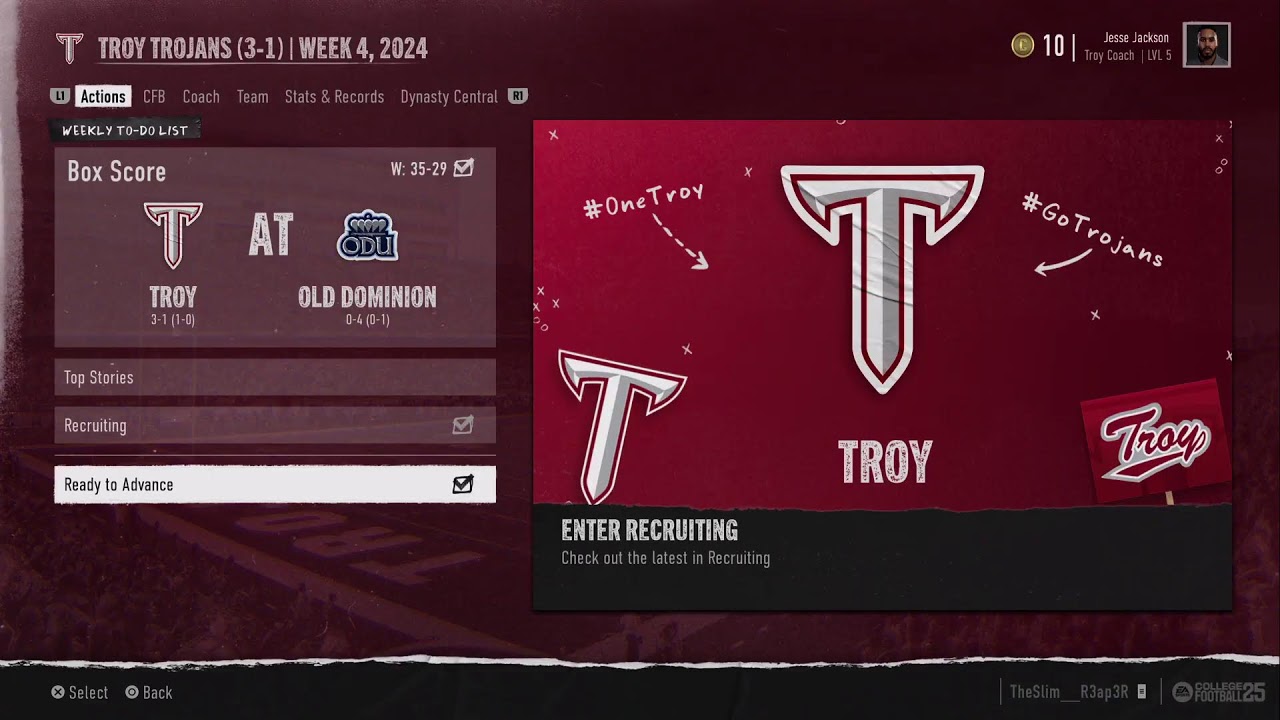Screen dimensions: 1280x720
Task: Click the Ready to Advance row
Action: [x=275, y=484]
